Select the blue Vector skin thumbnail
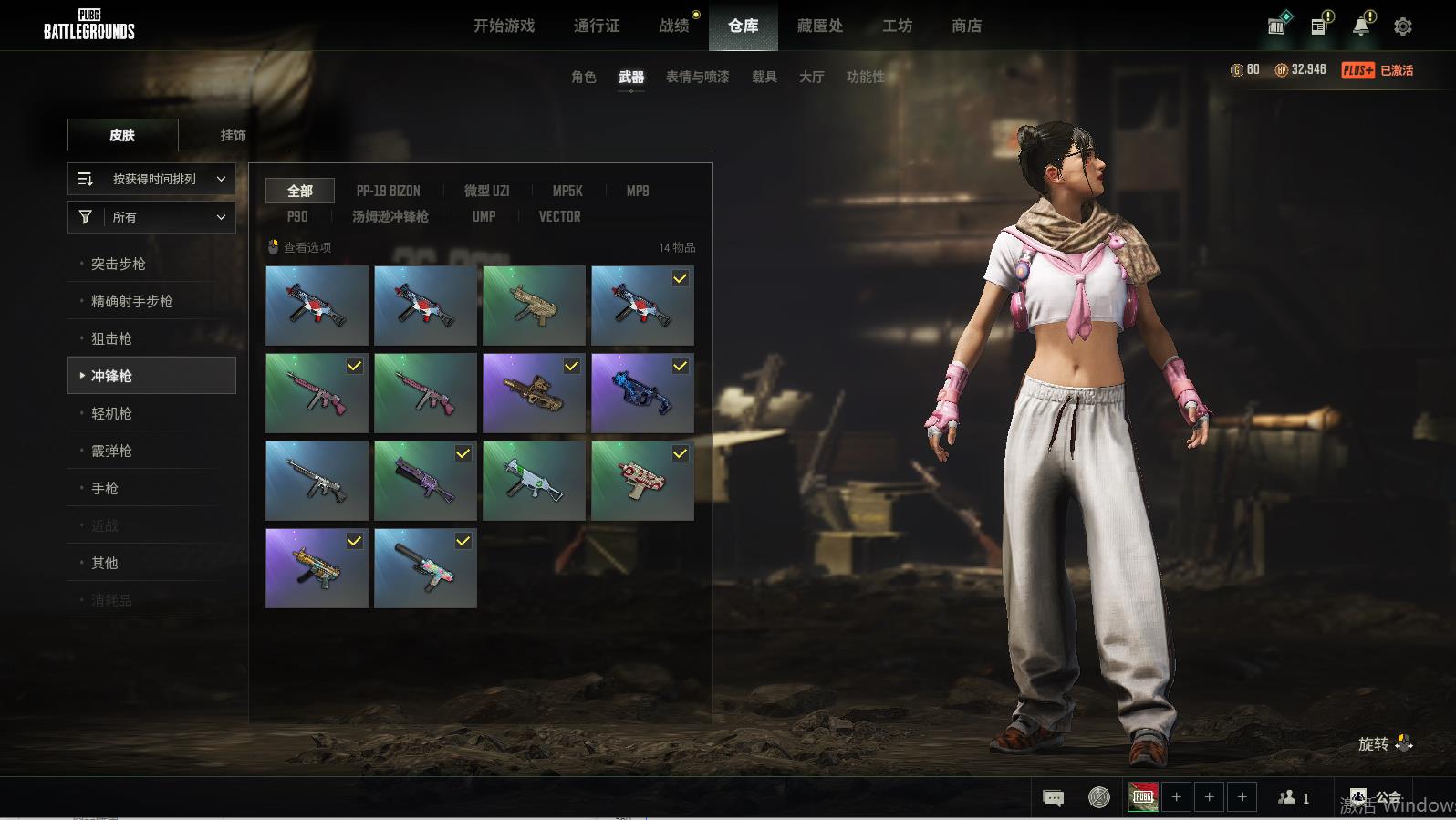 (x=642, y=393)
